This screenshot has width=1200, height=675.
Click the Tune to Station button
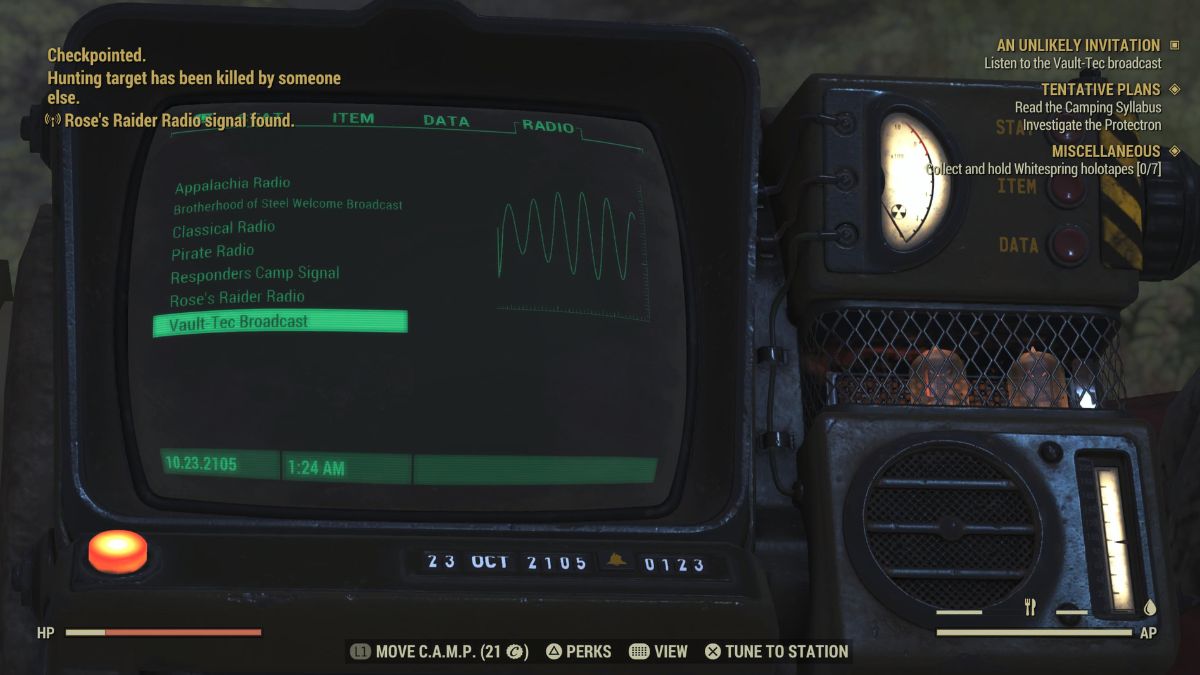776,651
